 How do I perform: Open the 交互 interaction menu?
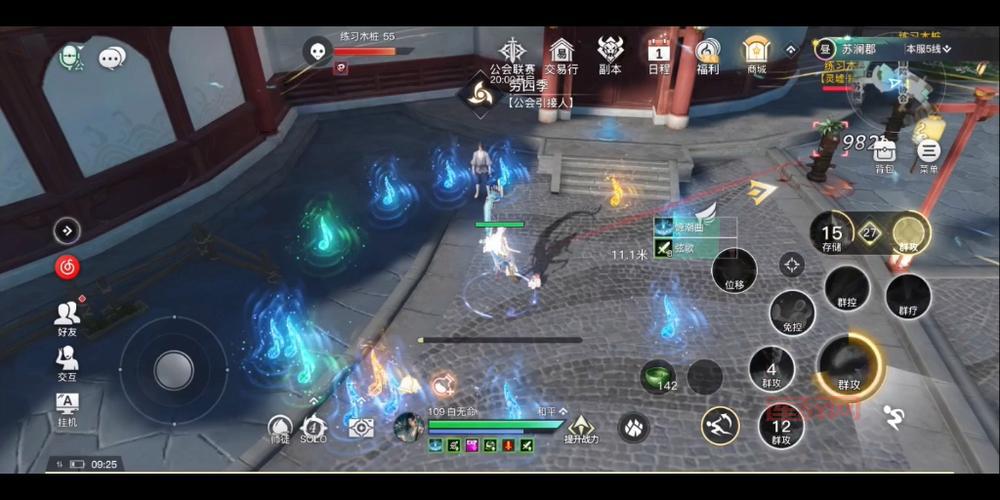67,362
